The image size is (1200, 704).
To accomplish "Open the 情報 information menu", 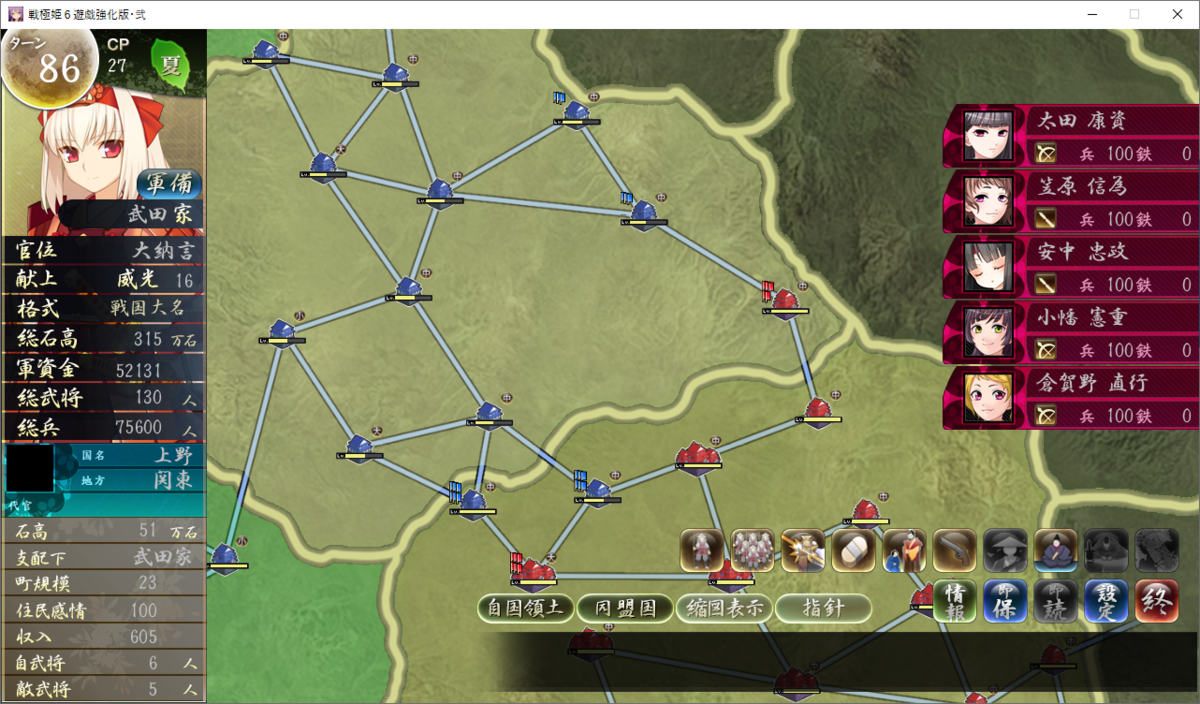I will pos(956,601).
